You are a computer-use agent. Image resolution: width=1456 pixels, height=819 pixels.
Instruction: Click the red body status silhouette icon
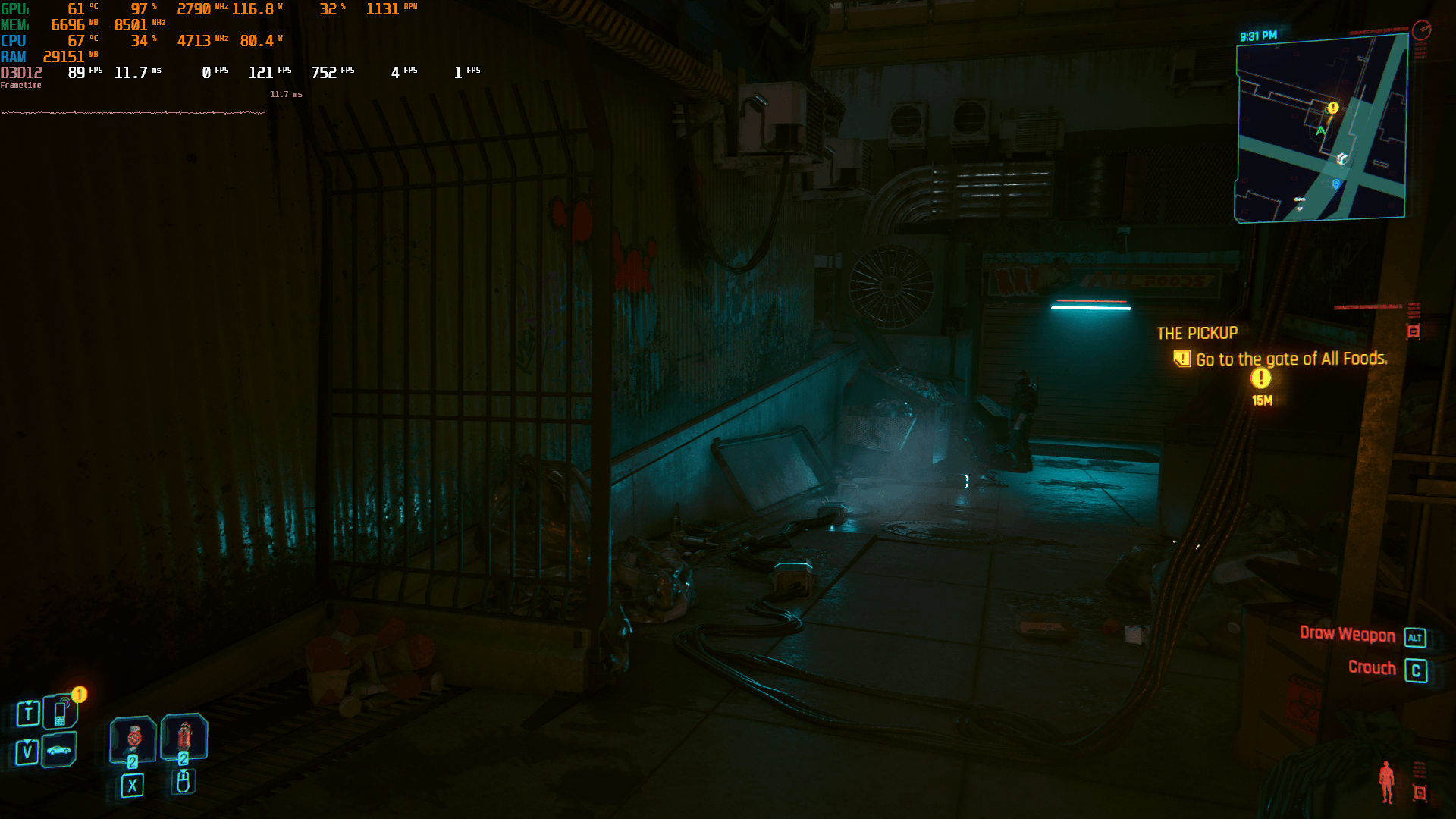[x=1386, y=782]
